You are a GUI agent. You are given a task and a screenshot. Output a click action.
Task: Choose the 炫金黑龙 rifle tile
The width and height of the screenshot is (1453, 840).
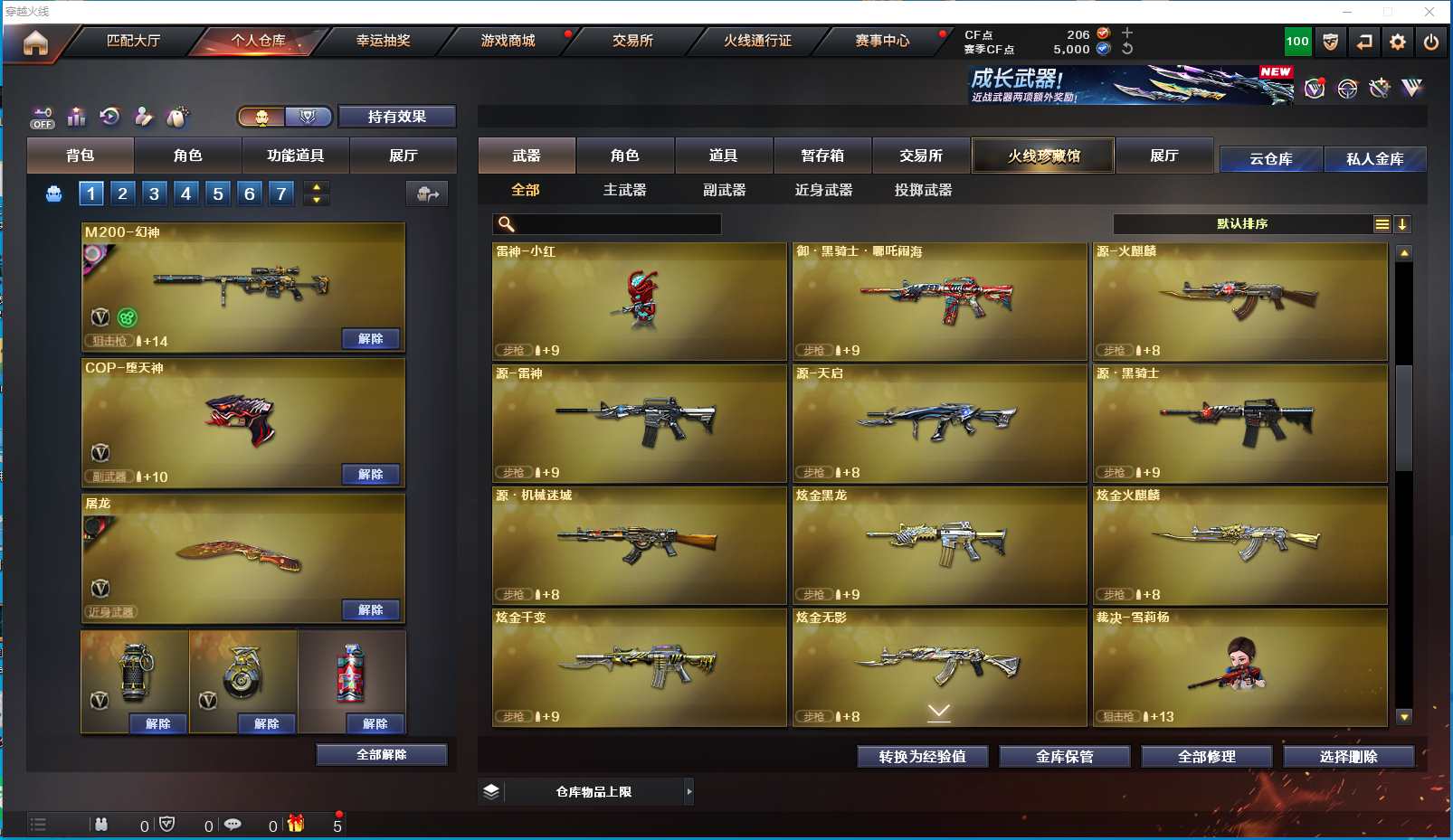(x=939, y=545)
